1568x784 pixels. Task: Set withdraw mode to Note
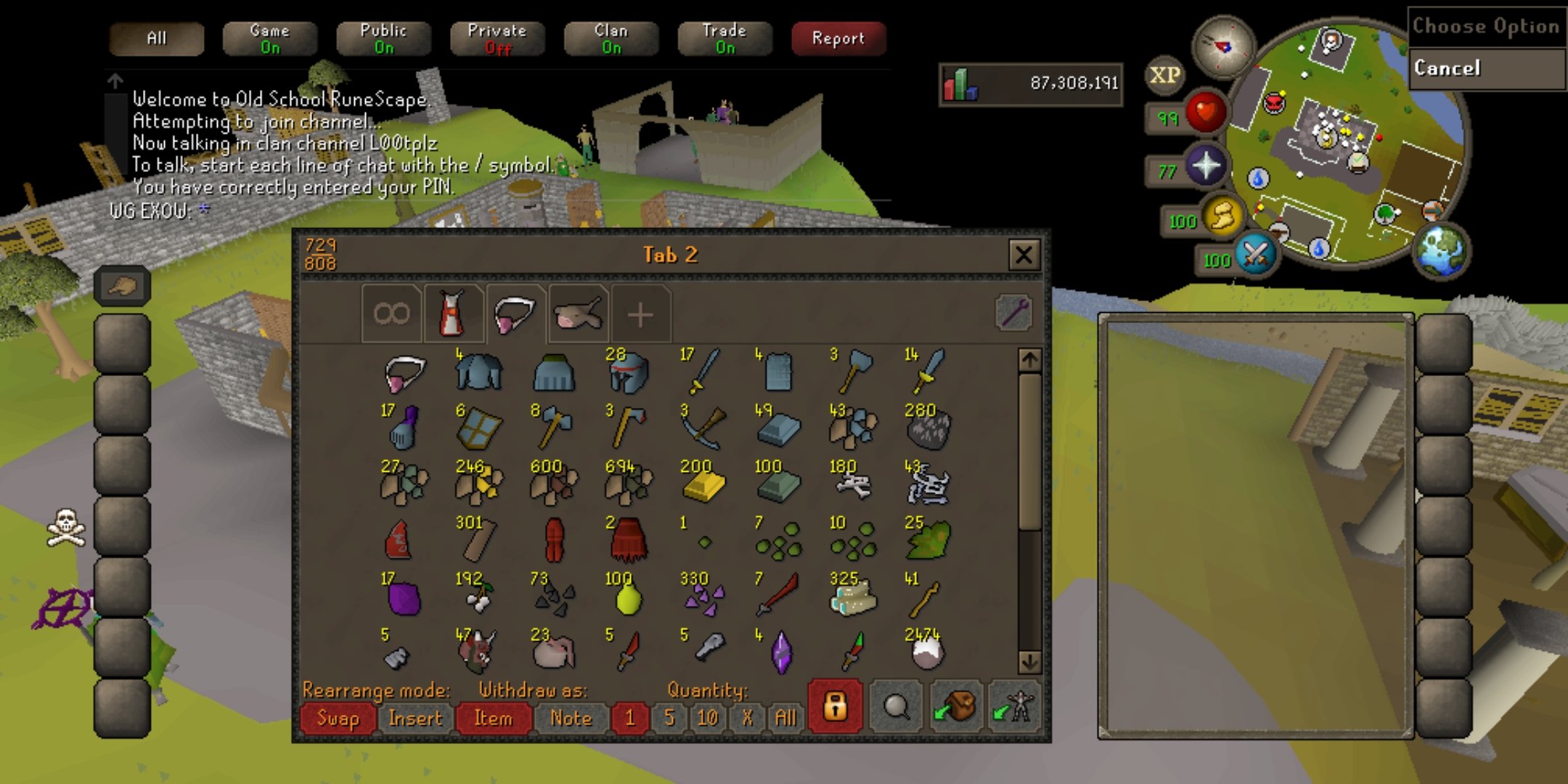coord(571,718)
